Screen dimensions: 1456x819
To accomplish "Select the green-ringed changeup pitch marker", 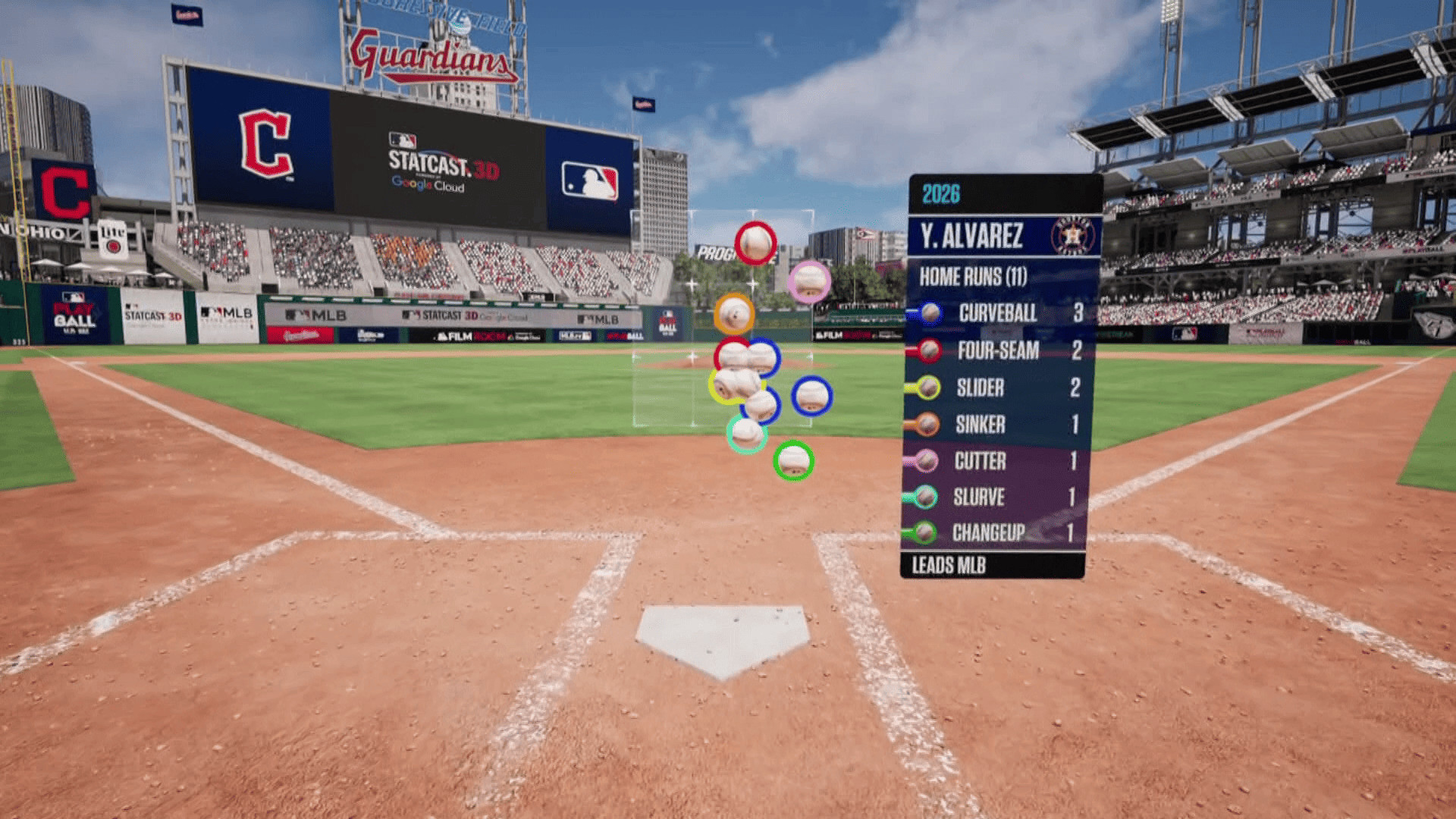I will coord(793,460).
